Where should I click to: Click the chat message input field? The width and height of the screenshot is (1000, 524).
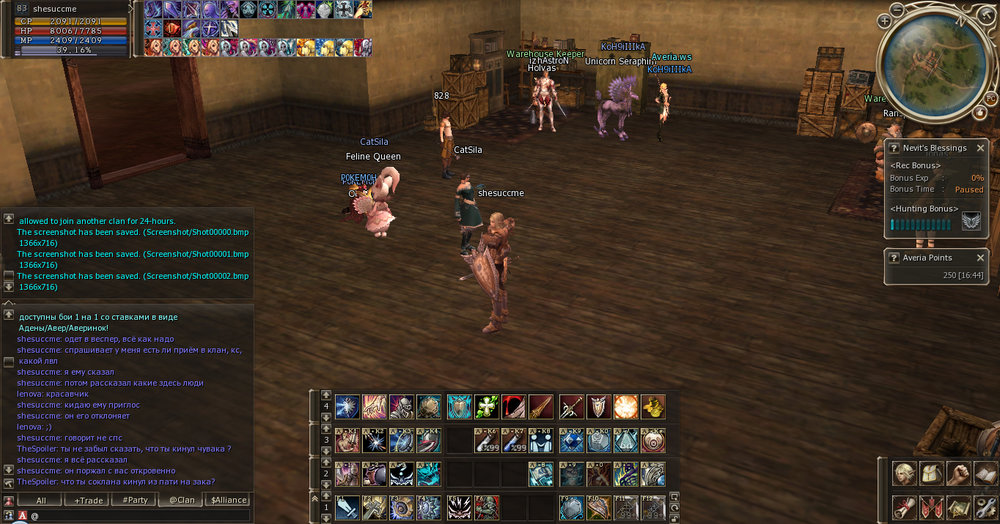[140, 516]
